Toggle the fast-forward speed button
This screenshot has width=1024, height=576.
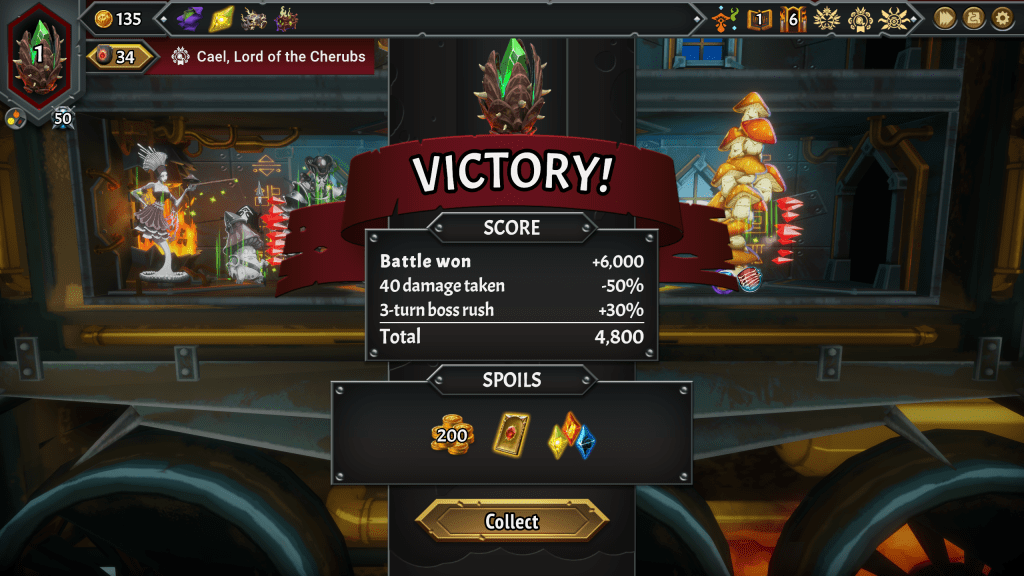943,18
